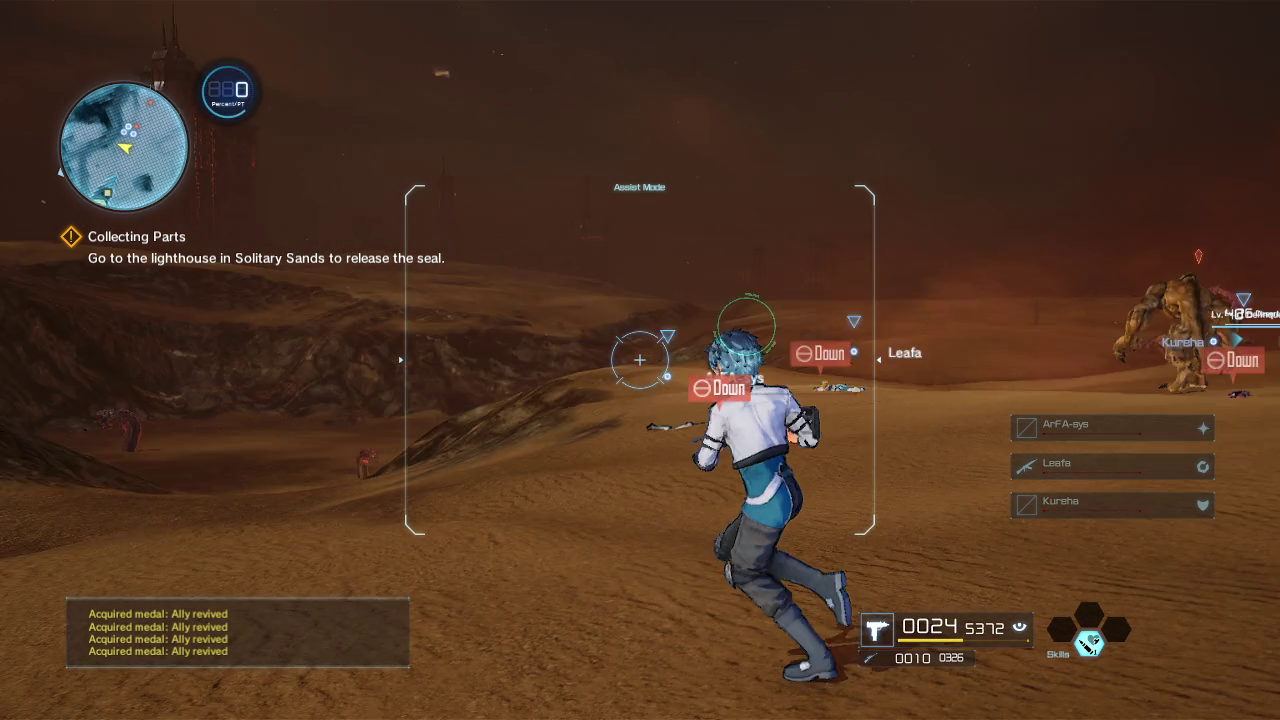Open the circular minimap

tap(124, 147)
